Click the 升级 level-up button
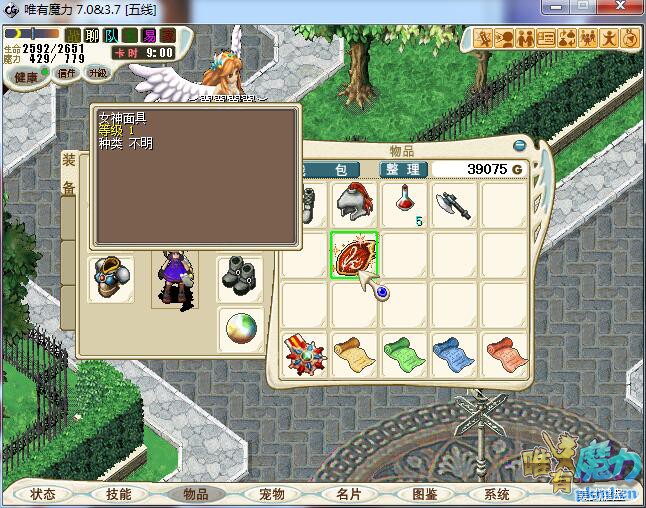646x508 pixels. [x=97, y=73]
